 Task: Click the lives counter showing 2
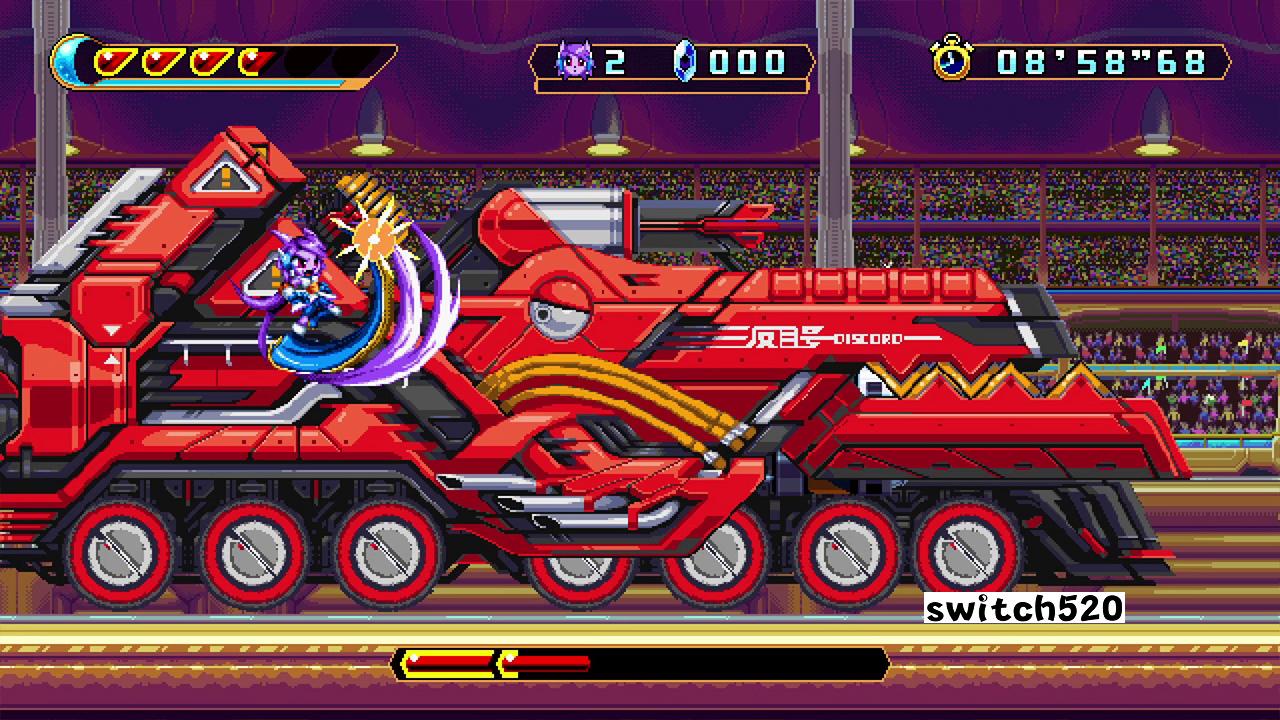click(617, 61)
